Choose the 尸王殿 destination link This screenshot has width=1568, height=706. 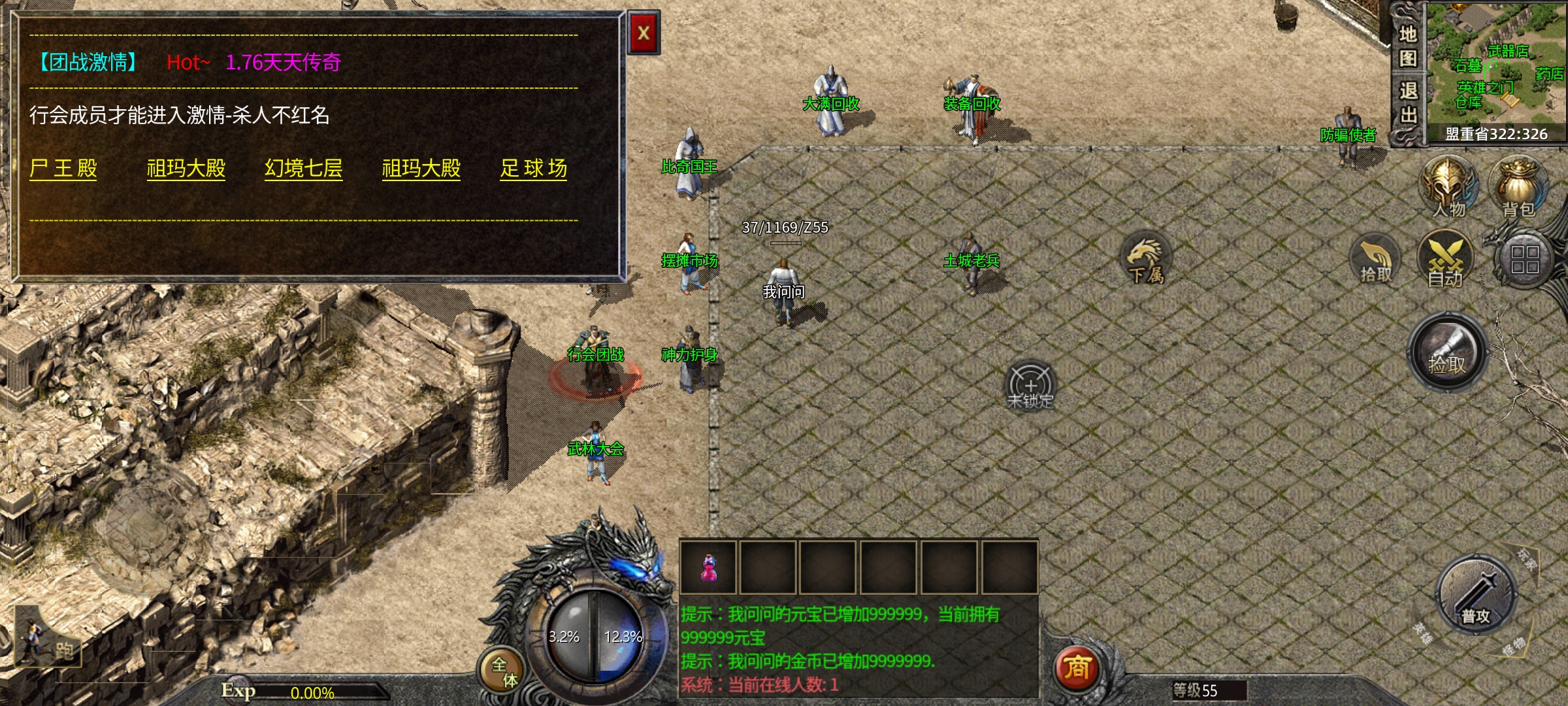[x=63, y=169]
